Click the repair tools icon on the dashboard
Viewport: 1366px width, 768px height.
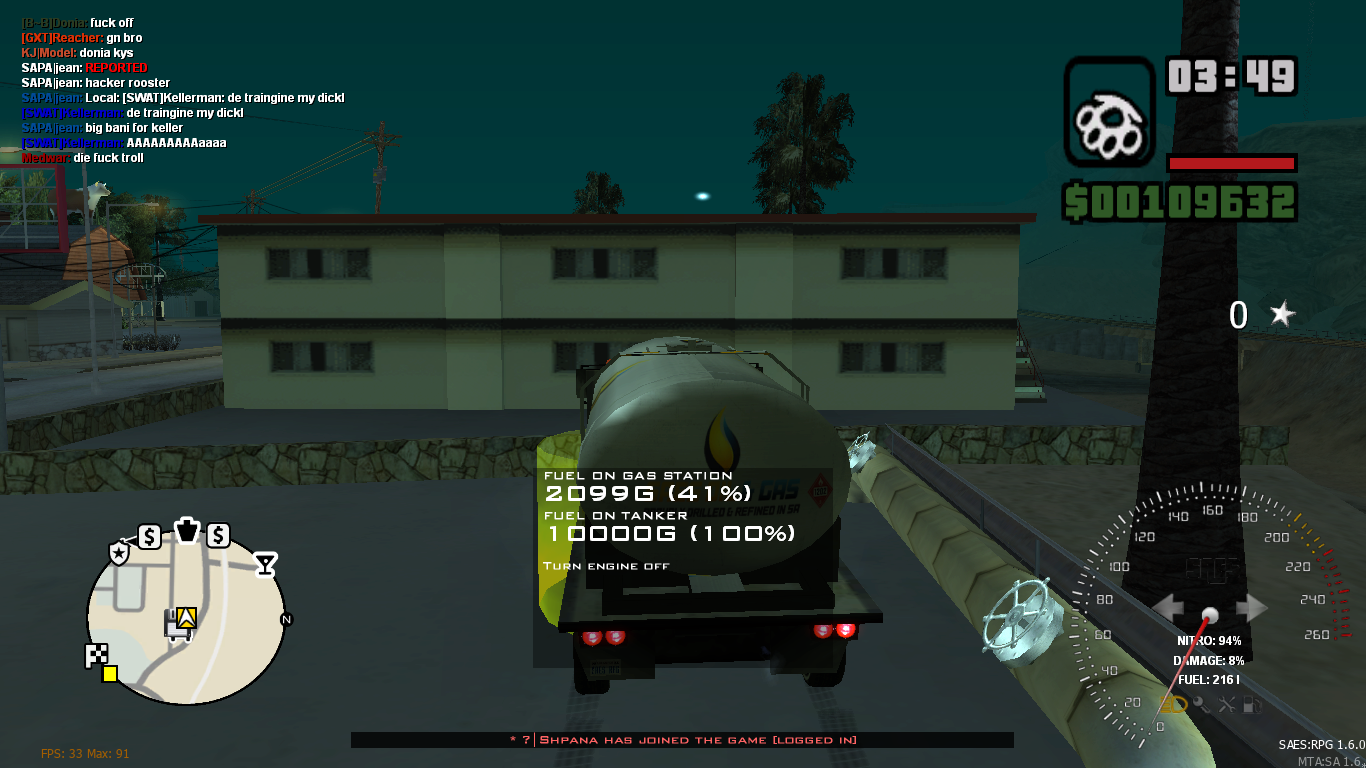pyautogui.click(x=1226, y=704)
